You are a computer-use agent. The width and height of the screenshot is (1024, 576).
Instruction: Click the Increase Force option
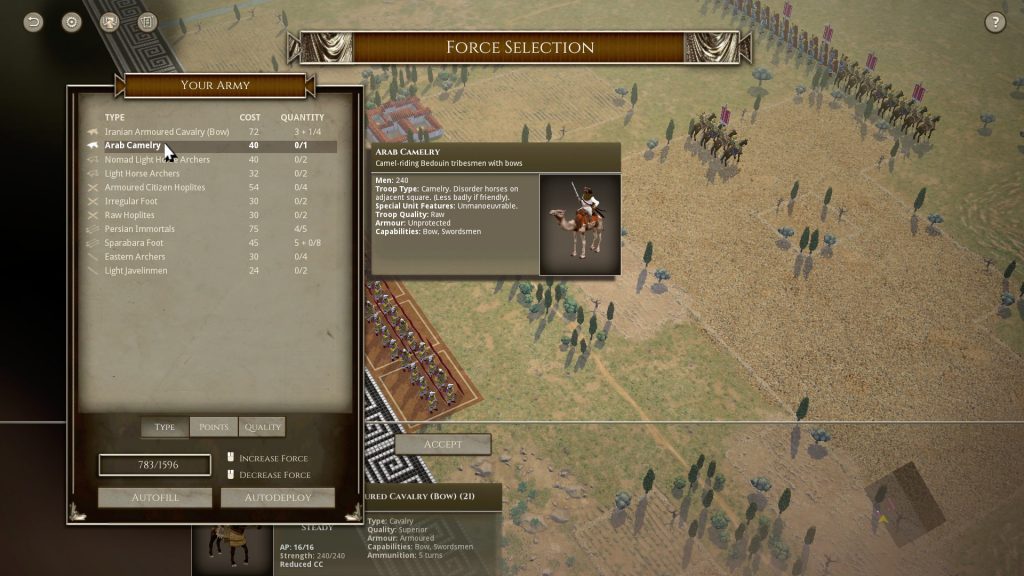coord(273,459)
